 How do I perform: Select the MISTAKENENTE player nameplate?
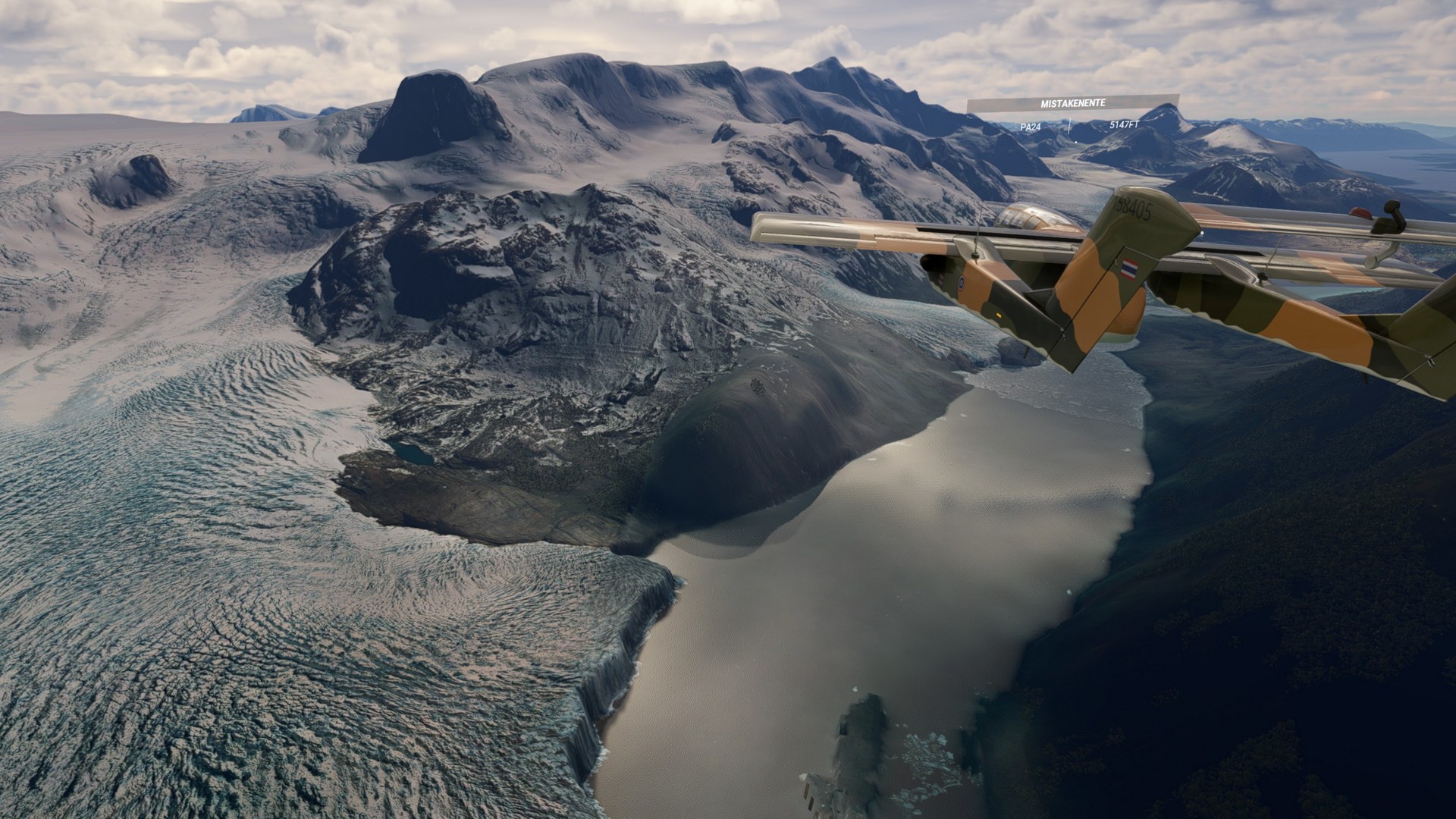pyautogui.click(x=1072, y=103)
